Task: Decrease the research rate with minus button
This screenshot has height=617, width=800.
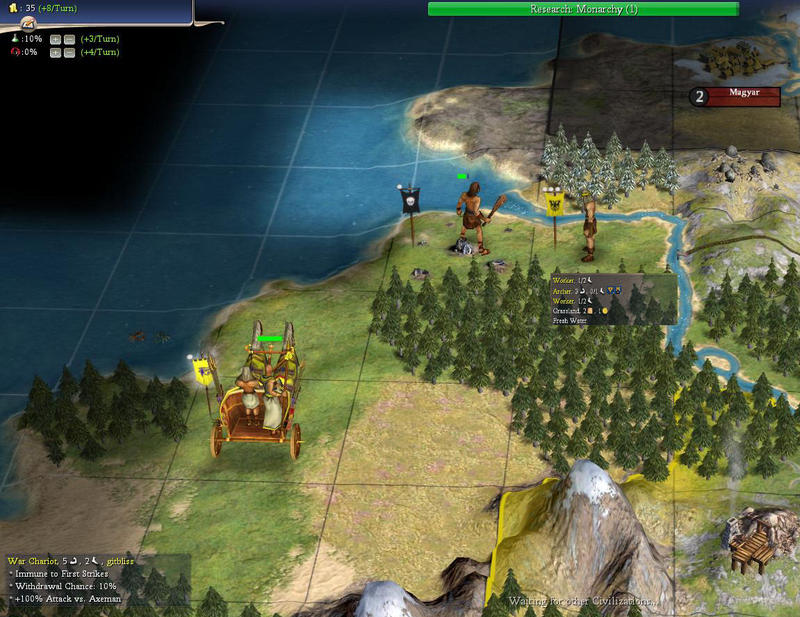Action: pyautogui.click(x=69, y=39)
